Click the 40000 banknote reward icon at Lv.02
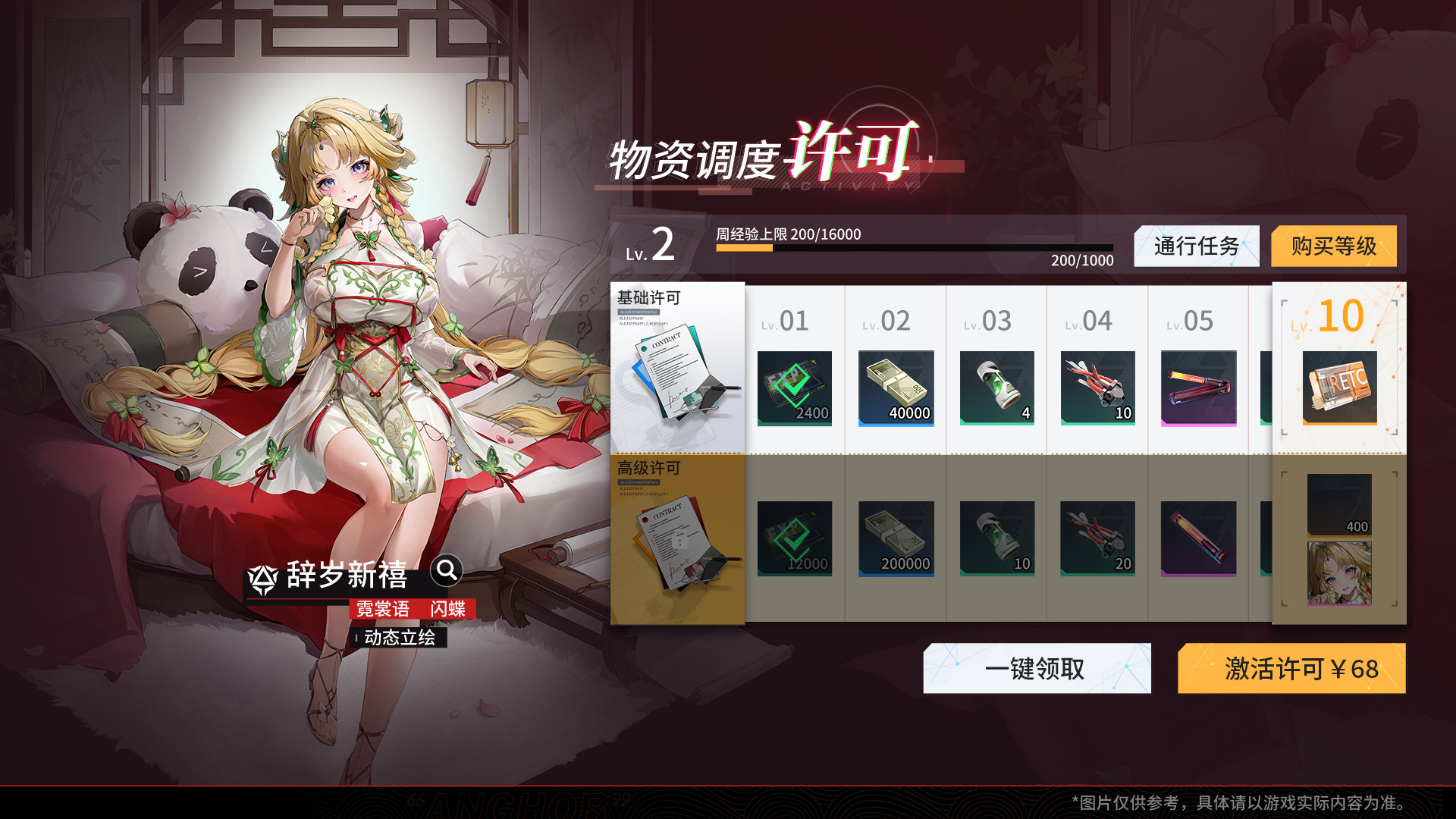The width and height of the screenshot is (1456, 819). [x=896, y=389]
